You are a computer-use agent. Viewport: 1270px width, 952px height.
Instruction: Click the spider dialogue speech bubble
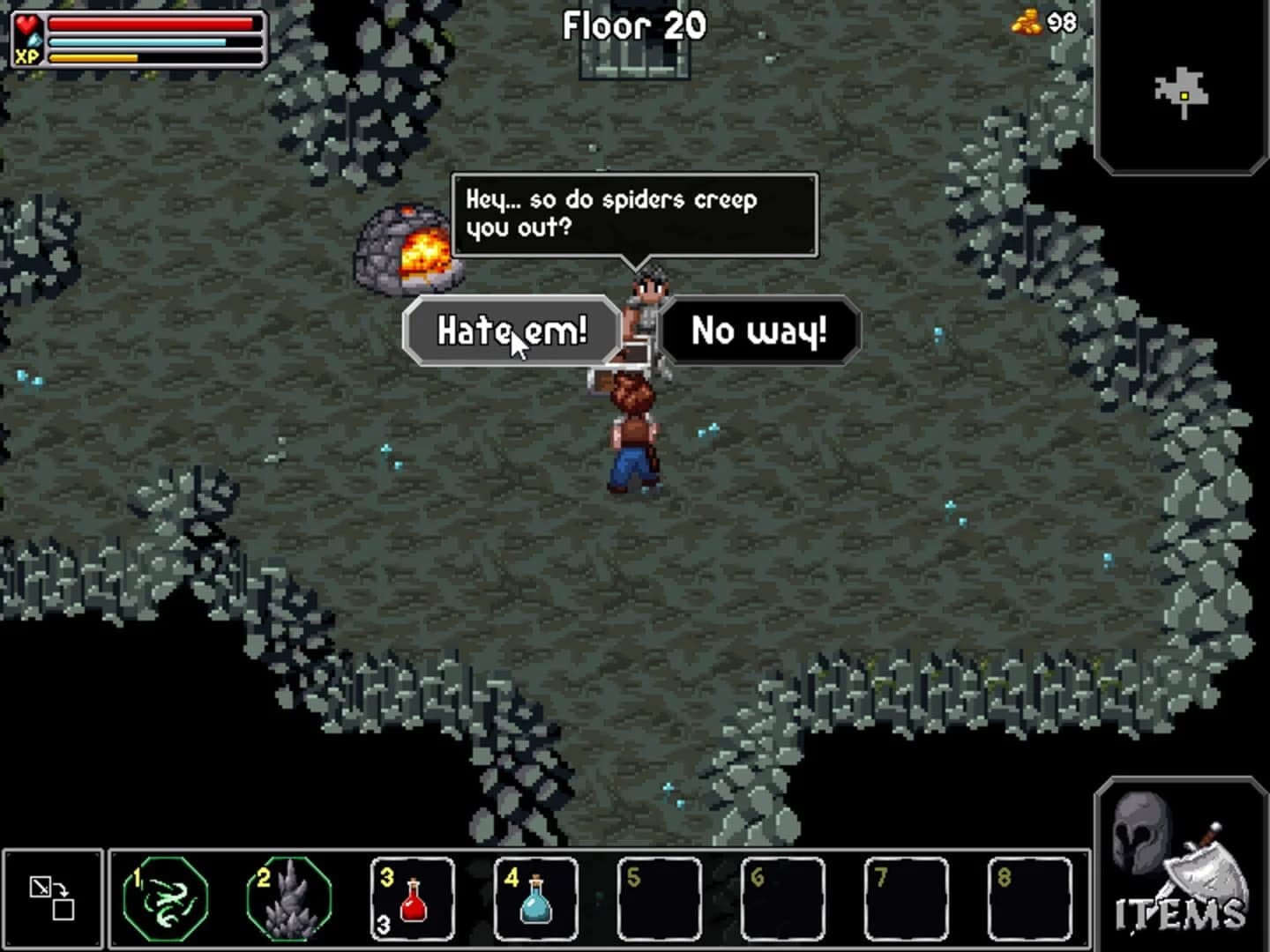633,212
